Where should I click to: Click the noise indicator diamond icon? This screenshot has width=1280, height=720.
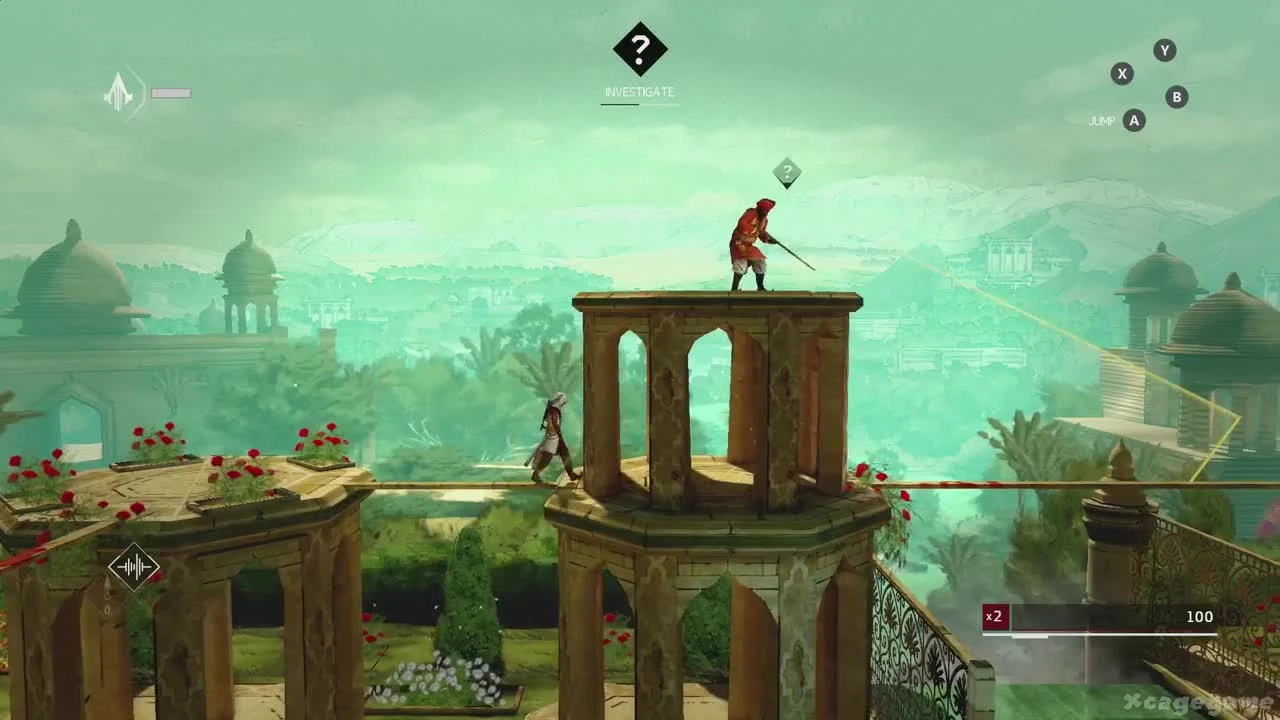click(x=134, y=566)
